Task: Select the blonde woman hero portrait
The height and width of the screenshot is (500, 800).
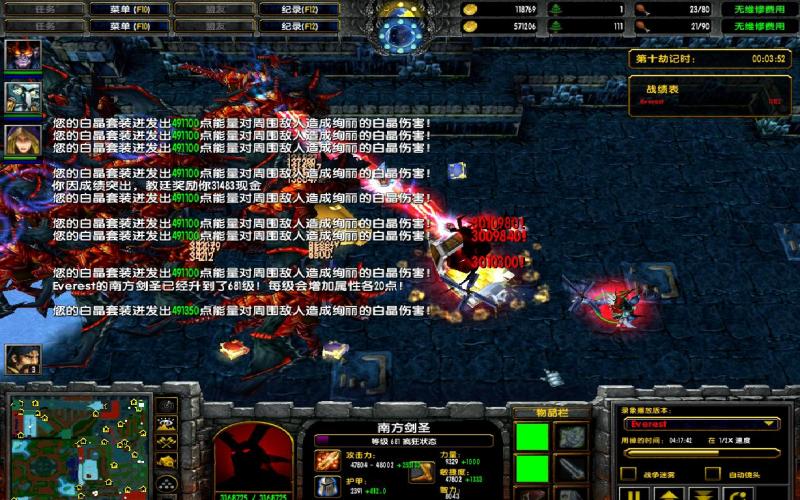Action: pos(19,140)
